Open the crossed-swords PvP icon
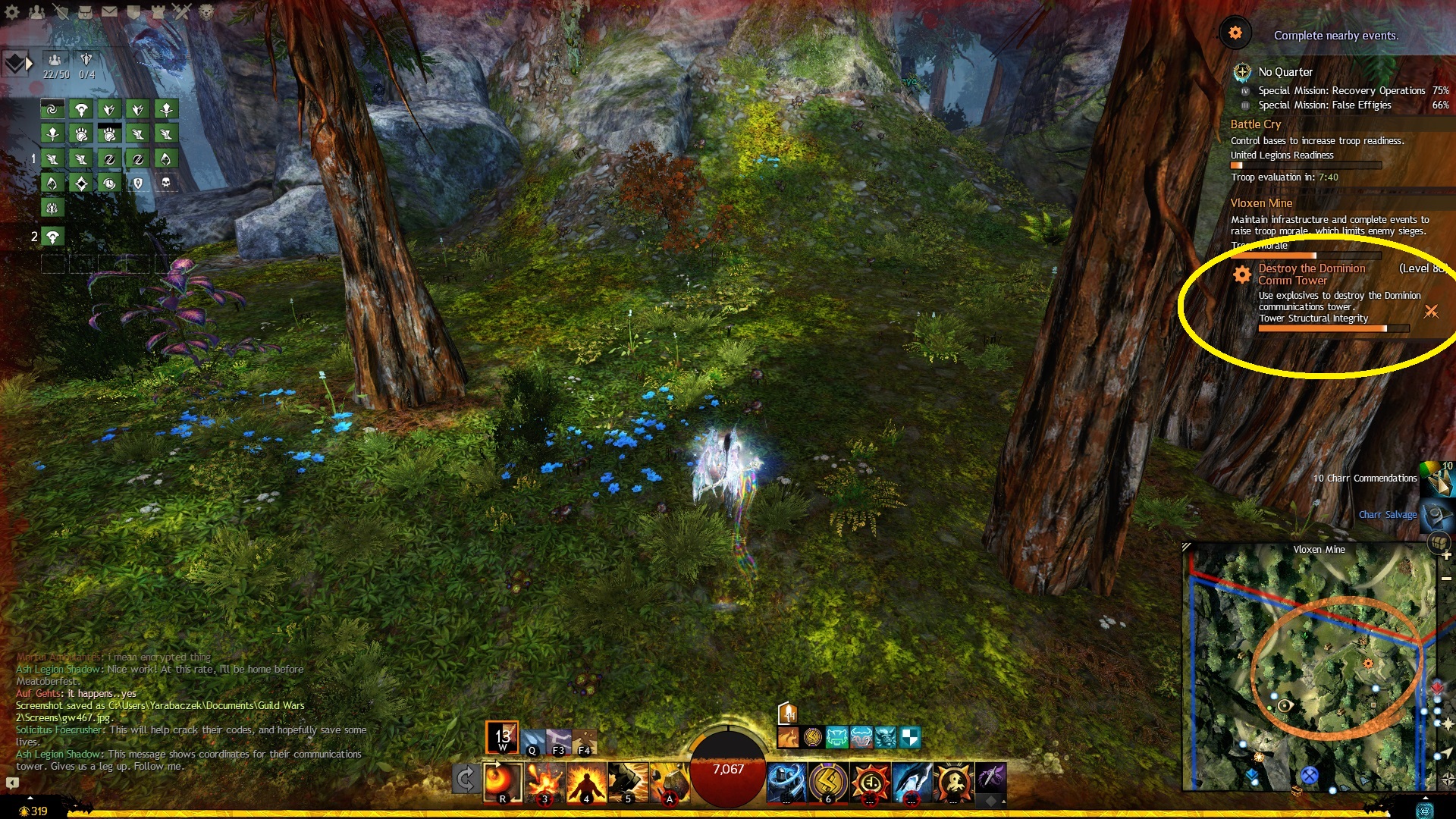1456x819 pixels. coord(182,11)
